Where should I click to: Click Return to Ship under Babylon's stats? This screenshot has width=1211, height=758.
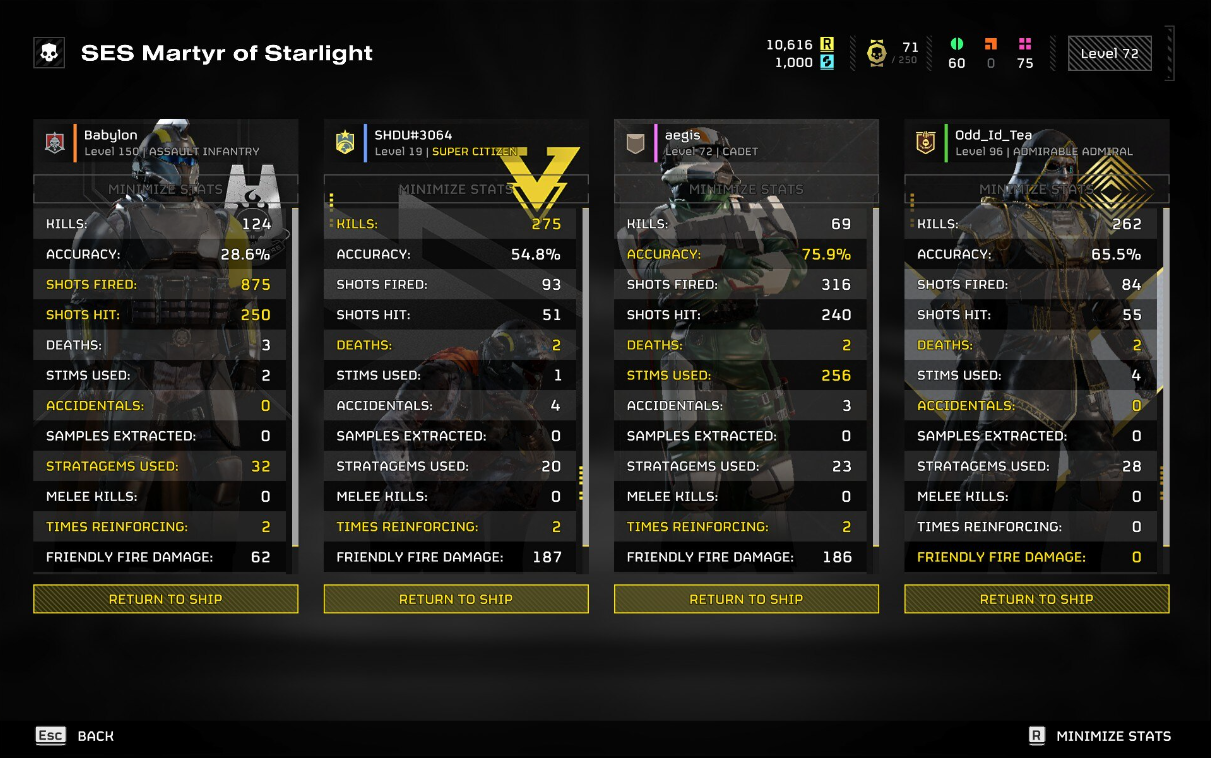tap(166, 599)
